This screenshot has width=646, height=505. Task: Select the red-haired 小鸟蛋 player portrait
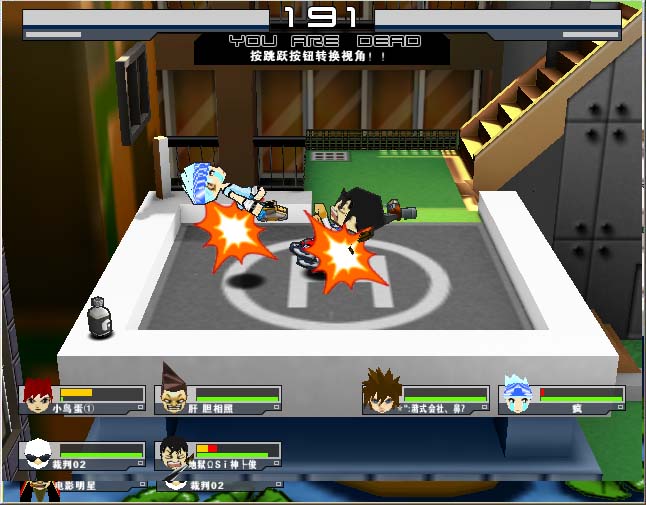38,396
